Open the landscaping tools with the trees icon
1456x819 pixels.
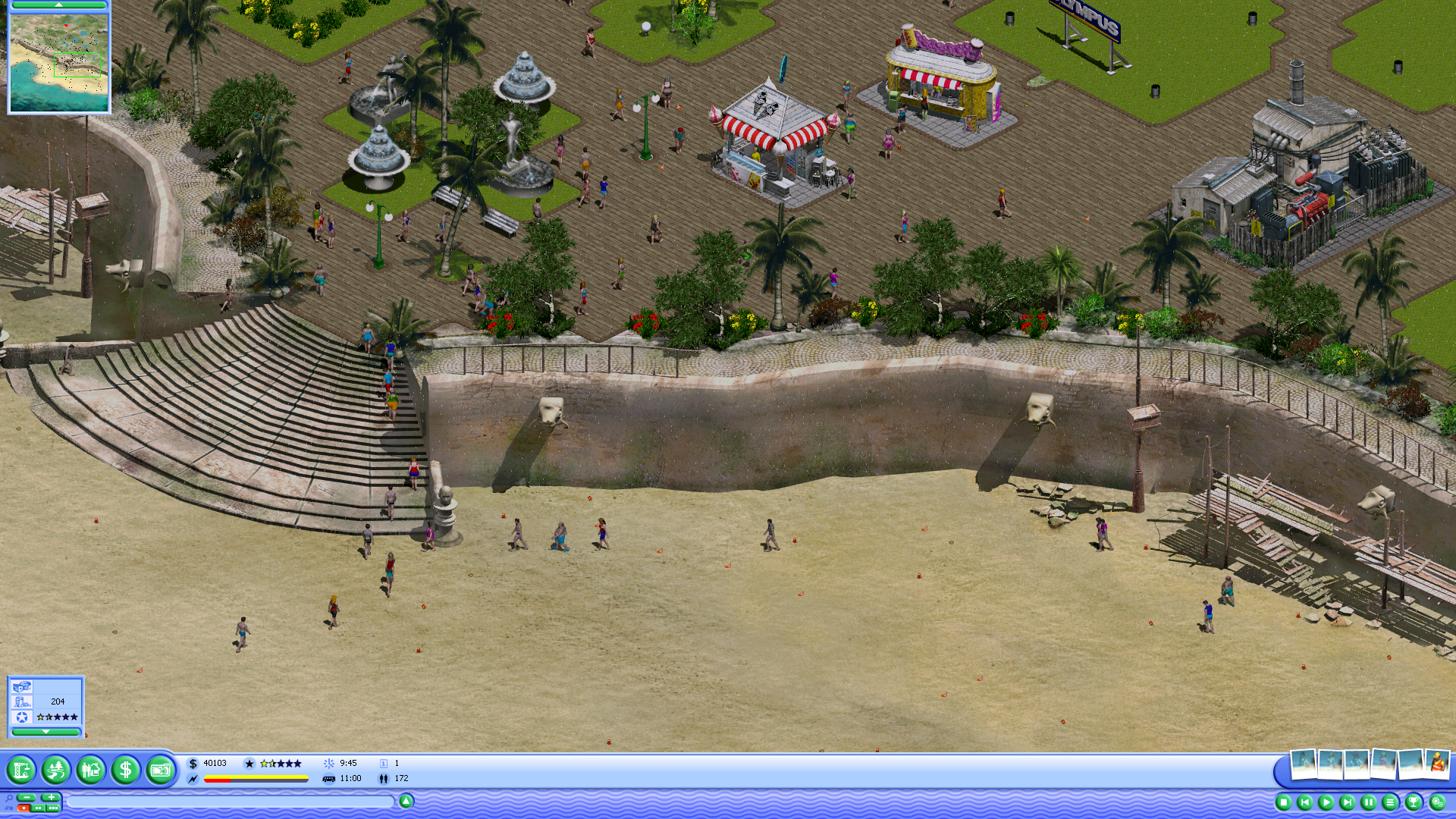[x=54, y=770]
